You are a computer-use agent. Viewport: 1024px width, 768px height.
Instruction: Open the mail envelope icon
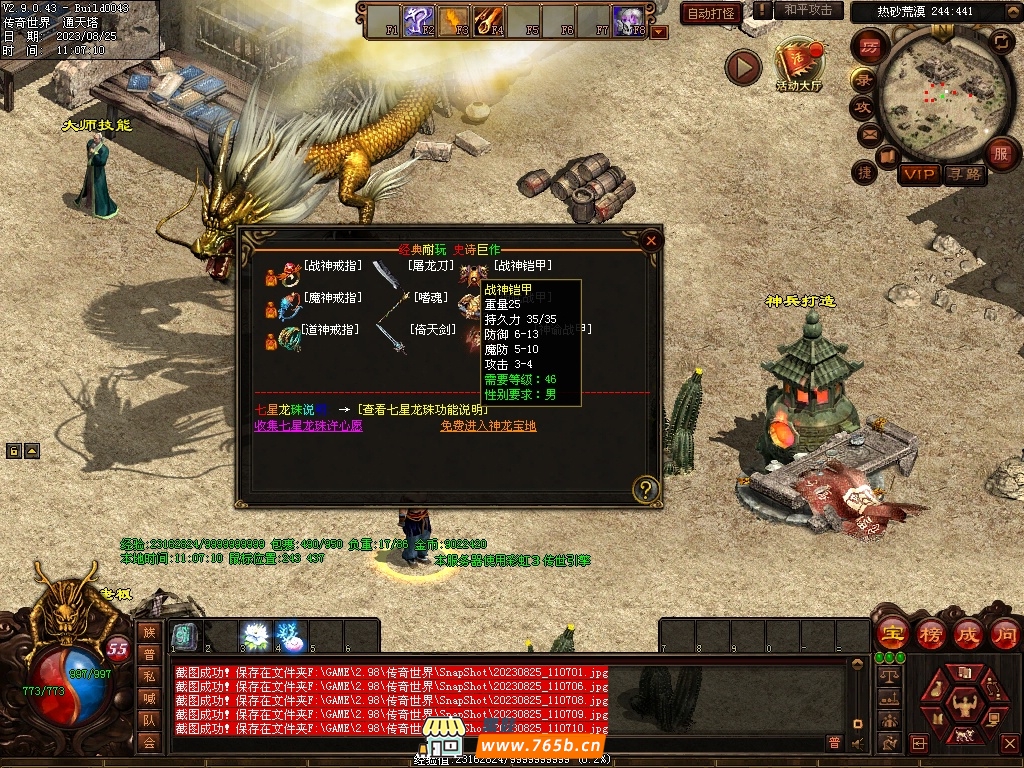(867, 134)
